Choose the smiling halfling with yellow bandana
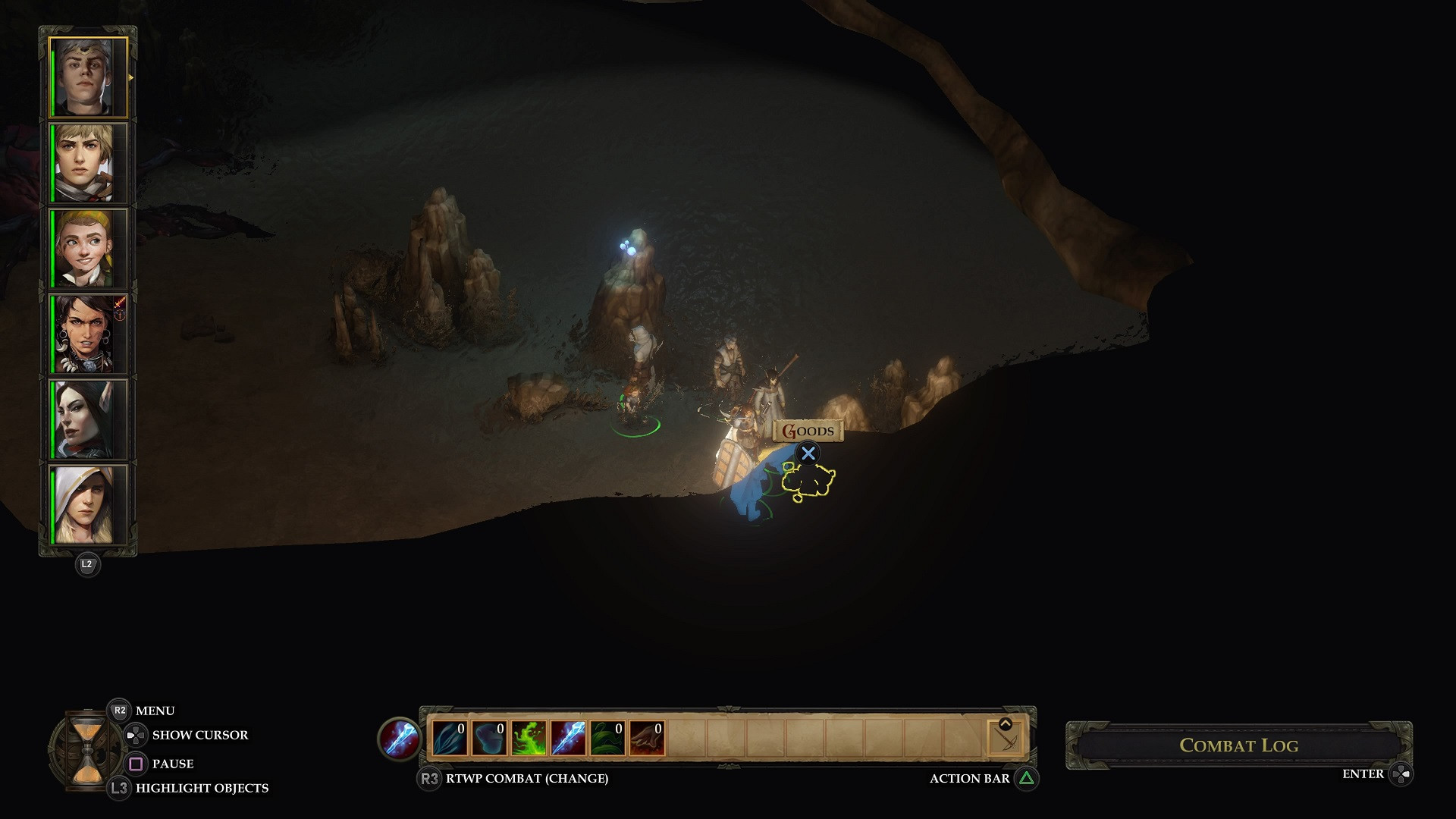Screen dimensions: 1456x819 (x=89, y=249)
